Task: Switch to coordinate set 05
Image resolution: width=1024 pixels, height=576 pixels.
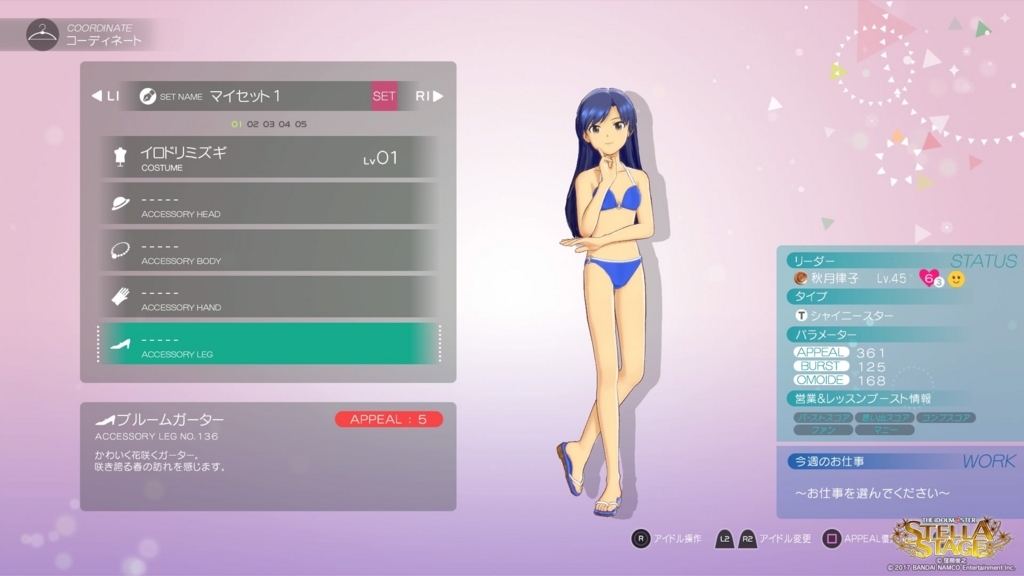Action: [301, 124]
